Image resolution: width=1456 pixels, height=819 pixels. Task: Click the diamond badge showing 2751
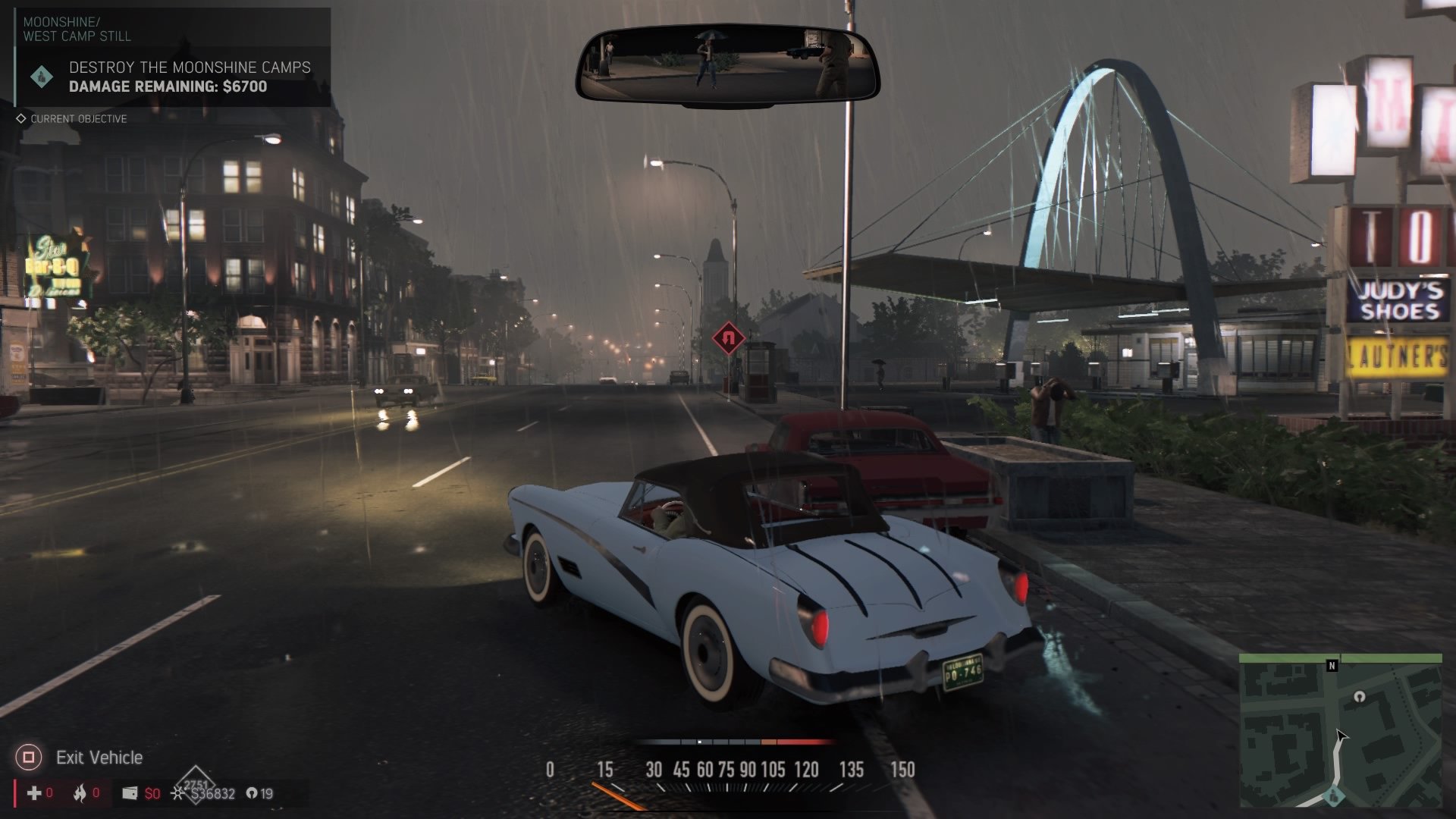click(196, 783)
